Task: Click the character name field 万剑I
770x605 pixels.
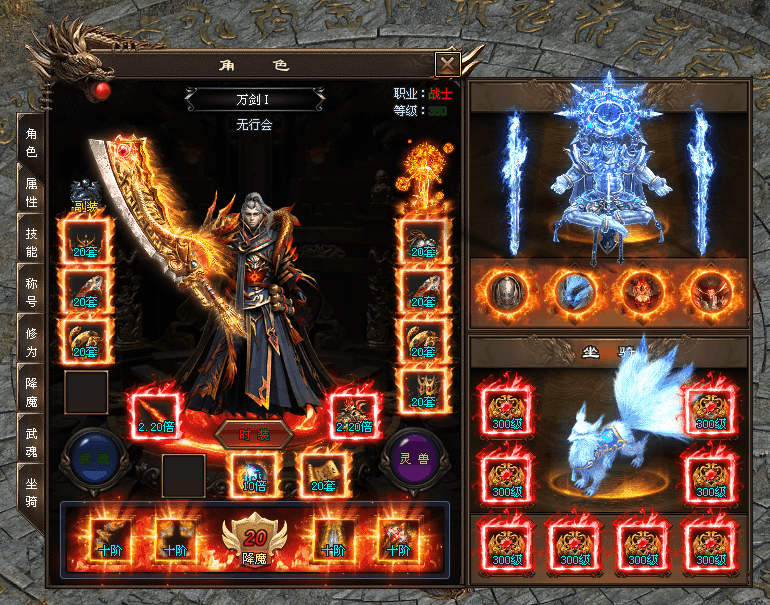Action: click(x=254, y=99)
